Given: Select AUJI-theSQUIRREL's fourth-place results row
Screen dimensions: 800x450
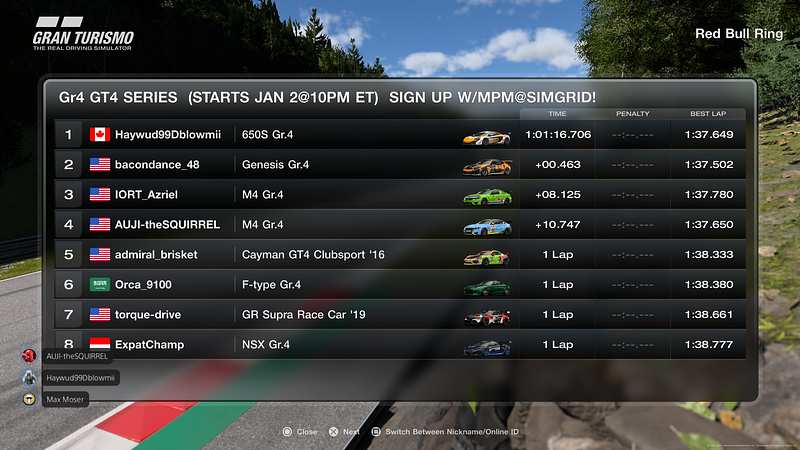Looking at the screenshot, I should (x=400, y=225).
